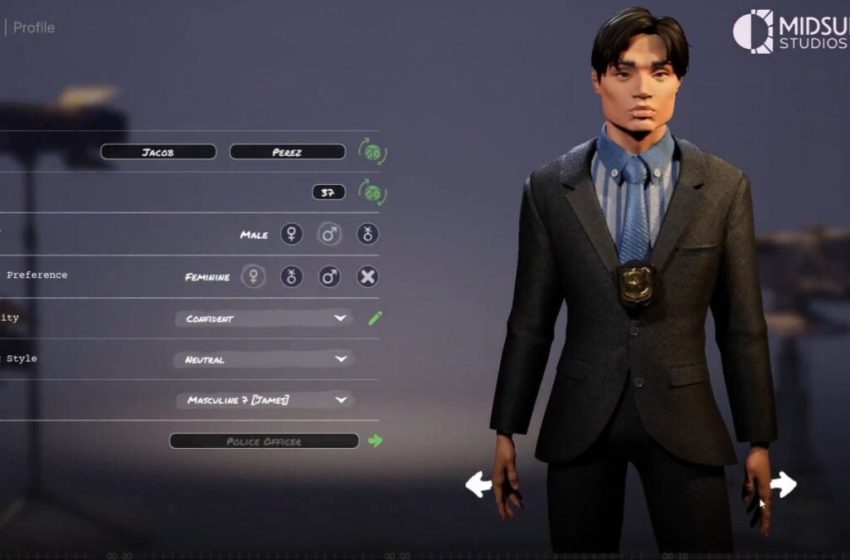Image resolution: width=850 pixels, height=560 pixels.
Task: Click the green arrow beside Police Officer
Action: (x=376, y=440)
